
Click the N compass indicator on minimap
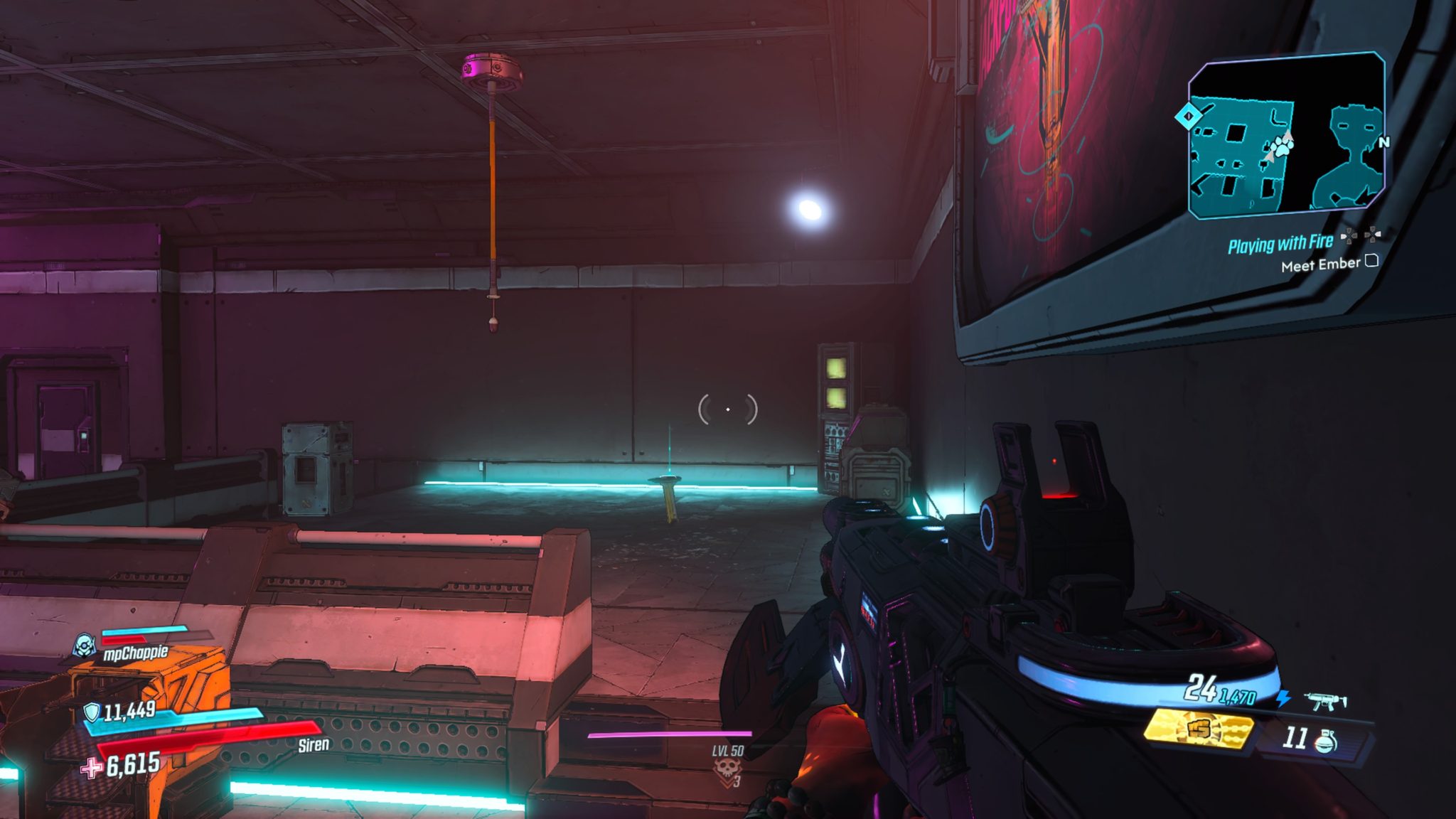1383,141
